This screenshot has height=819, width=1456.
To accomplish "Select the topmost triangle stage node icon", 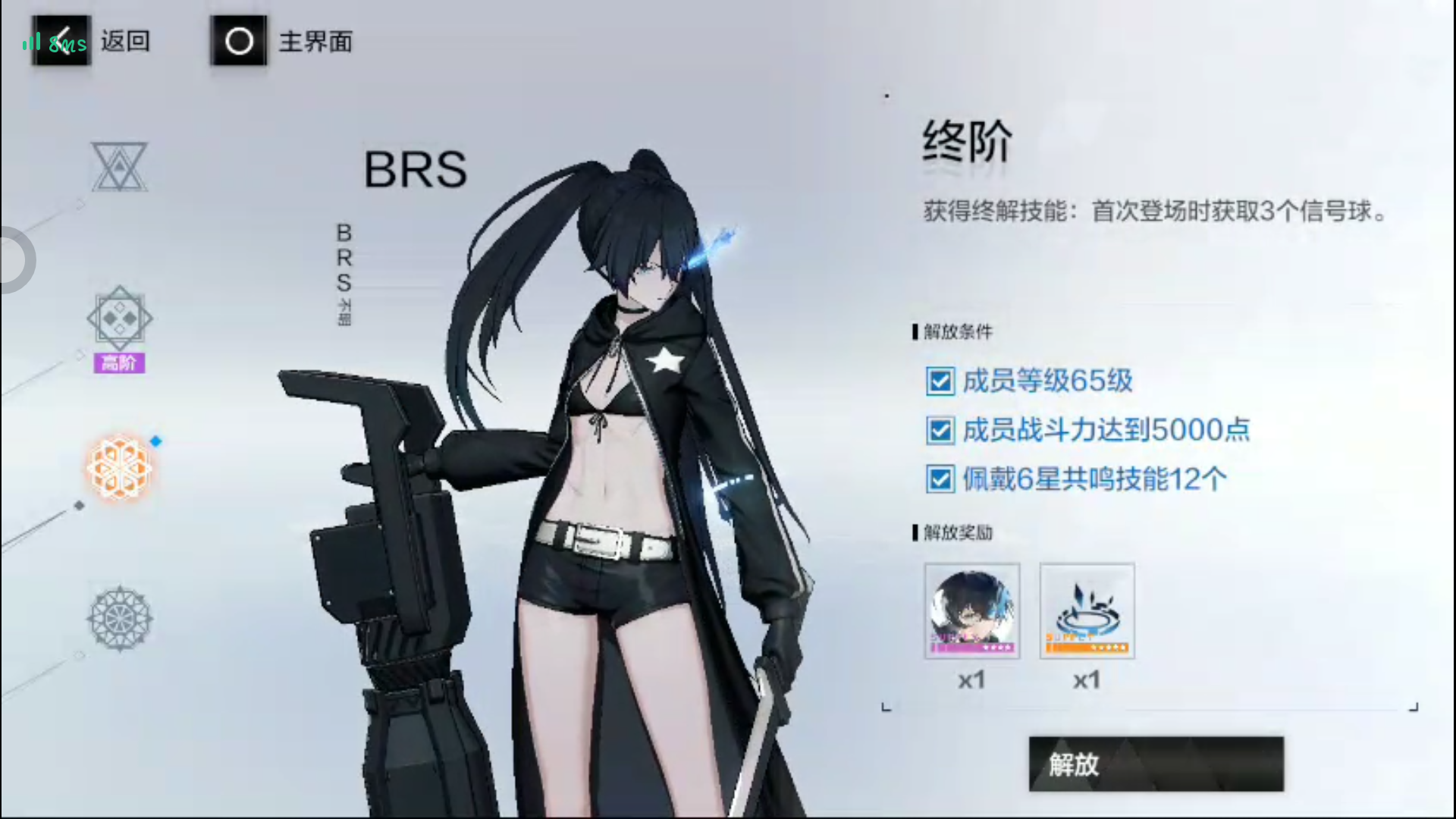I will (119, 167).
